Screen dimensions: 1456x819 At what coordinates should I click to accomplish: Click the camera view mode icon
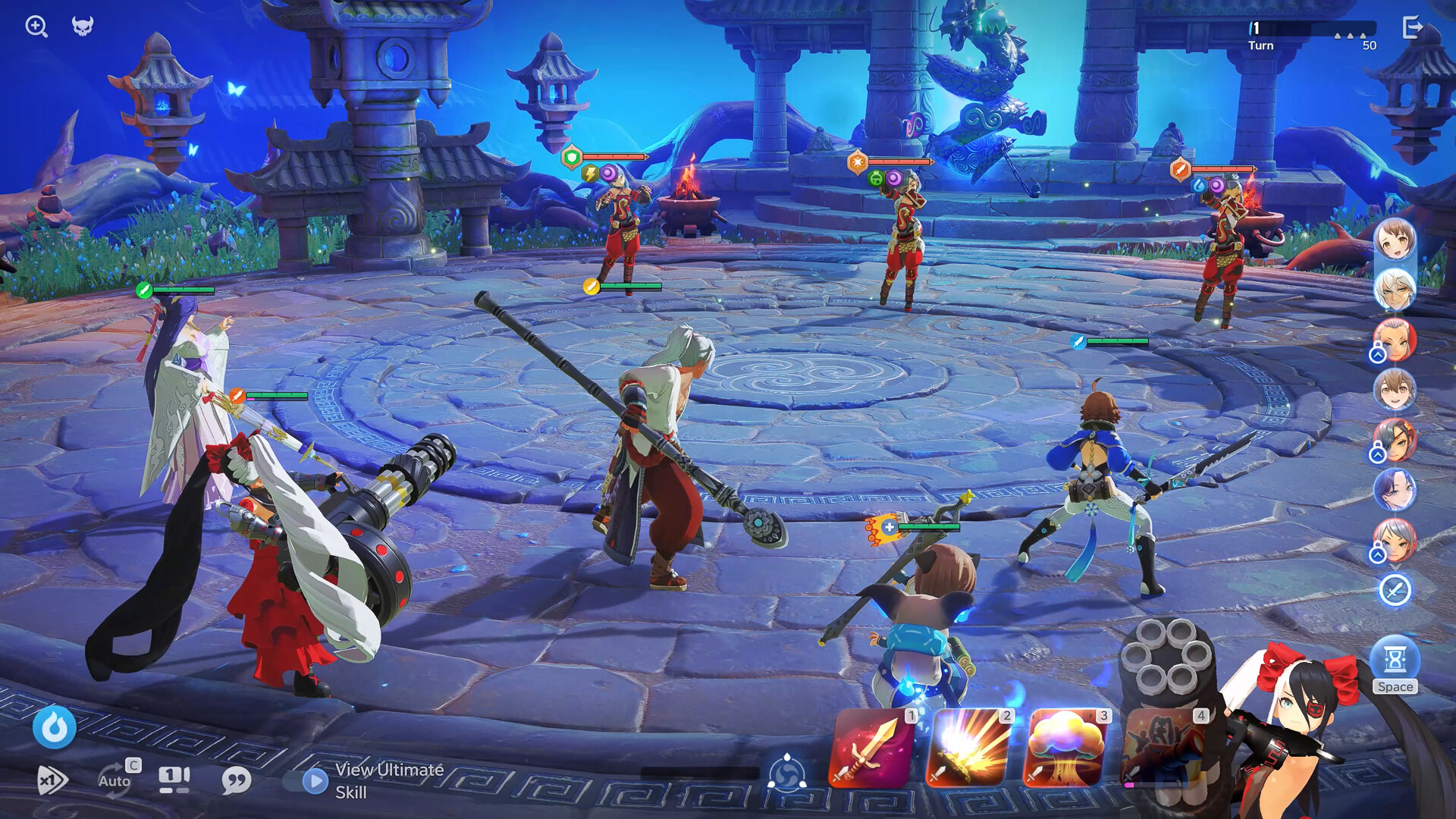[174, 778]
